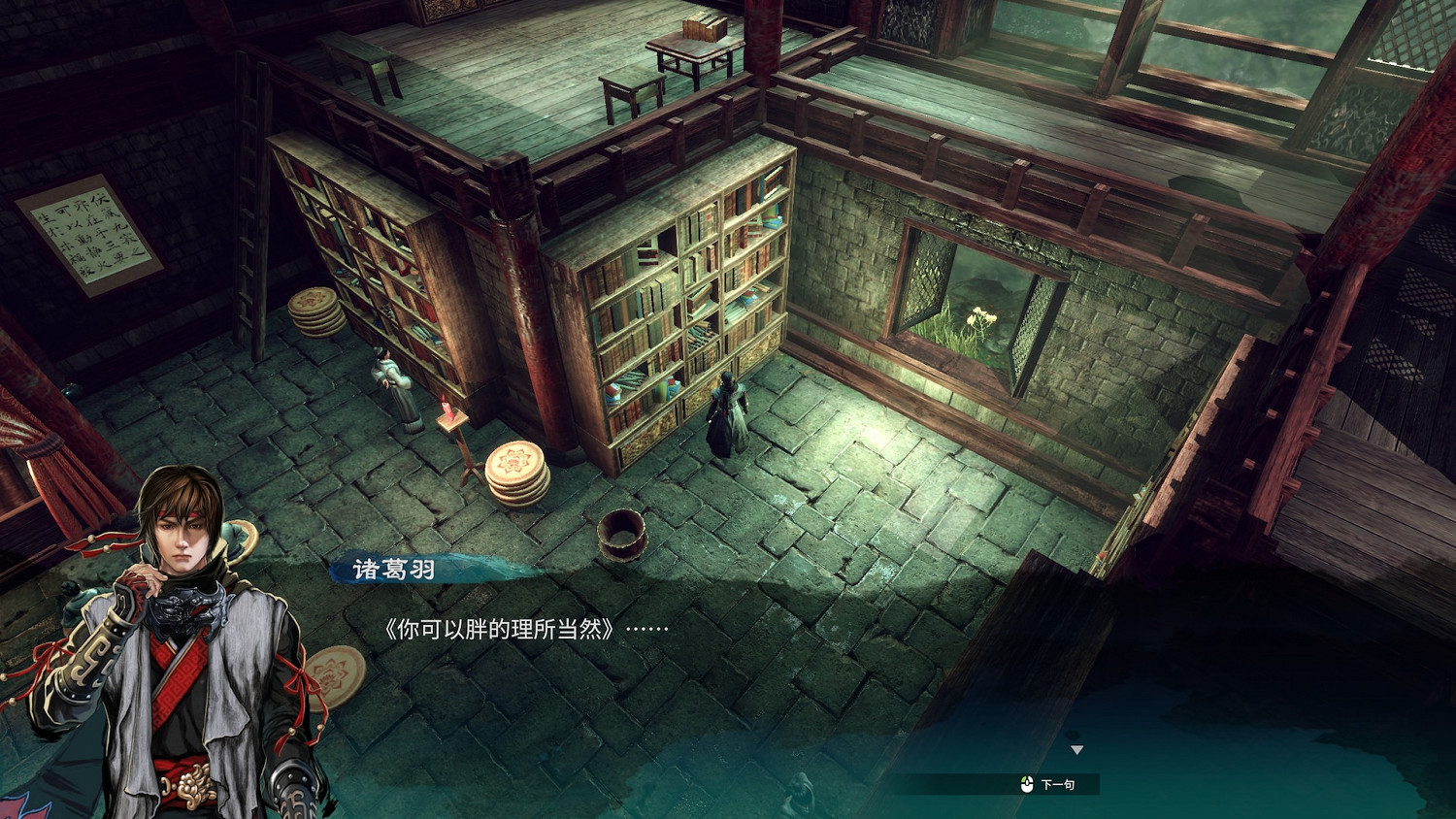Click the downward triangle above the prompt bar
The height and width of the screenshot is (819, 1456).
(1077, 749)
